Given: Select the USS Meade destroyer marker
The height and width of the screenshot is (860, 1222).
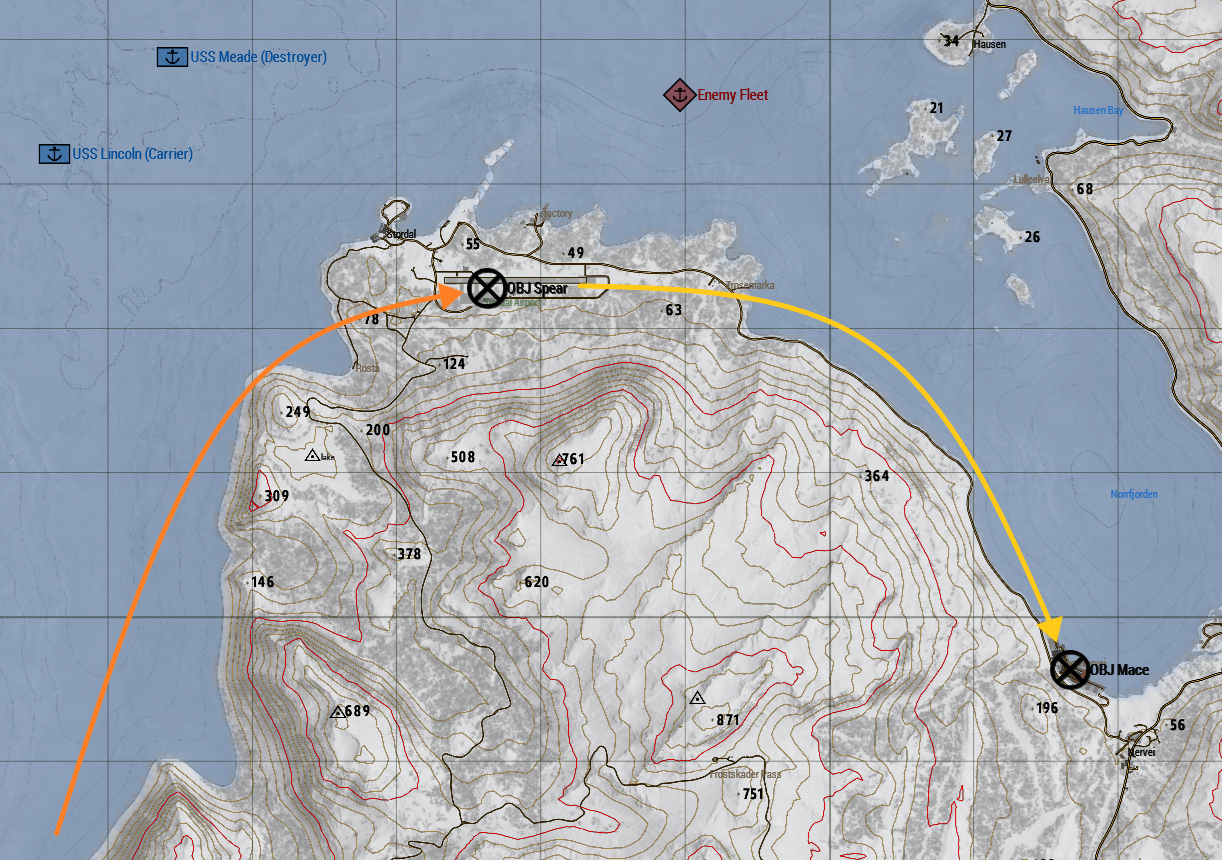Looking at the screenshot, I should (x=173, y=57).
